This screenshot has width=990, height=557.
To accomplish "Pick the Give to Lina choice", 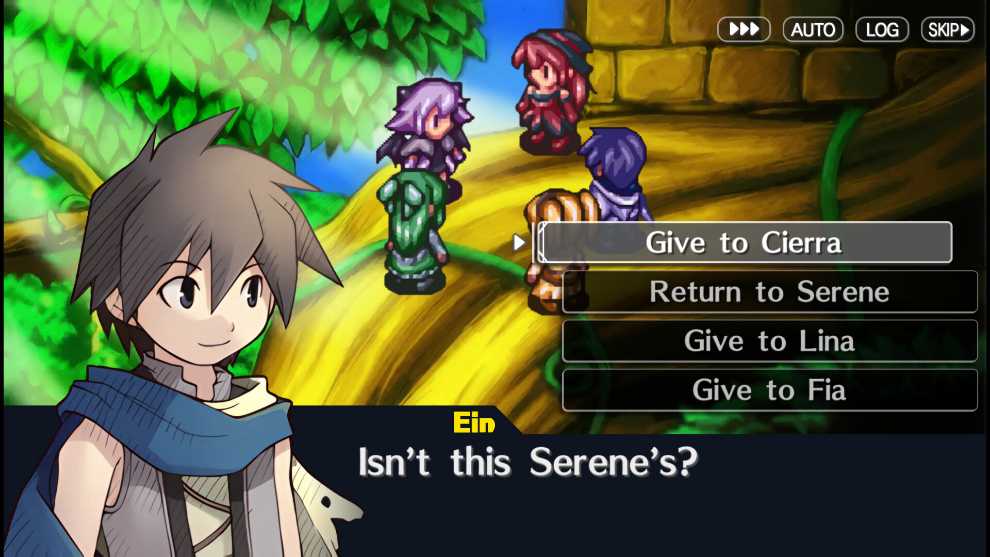I will [x=769, y=341].
